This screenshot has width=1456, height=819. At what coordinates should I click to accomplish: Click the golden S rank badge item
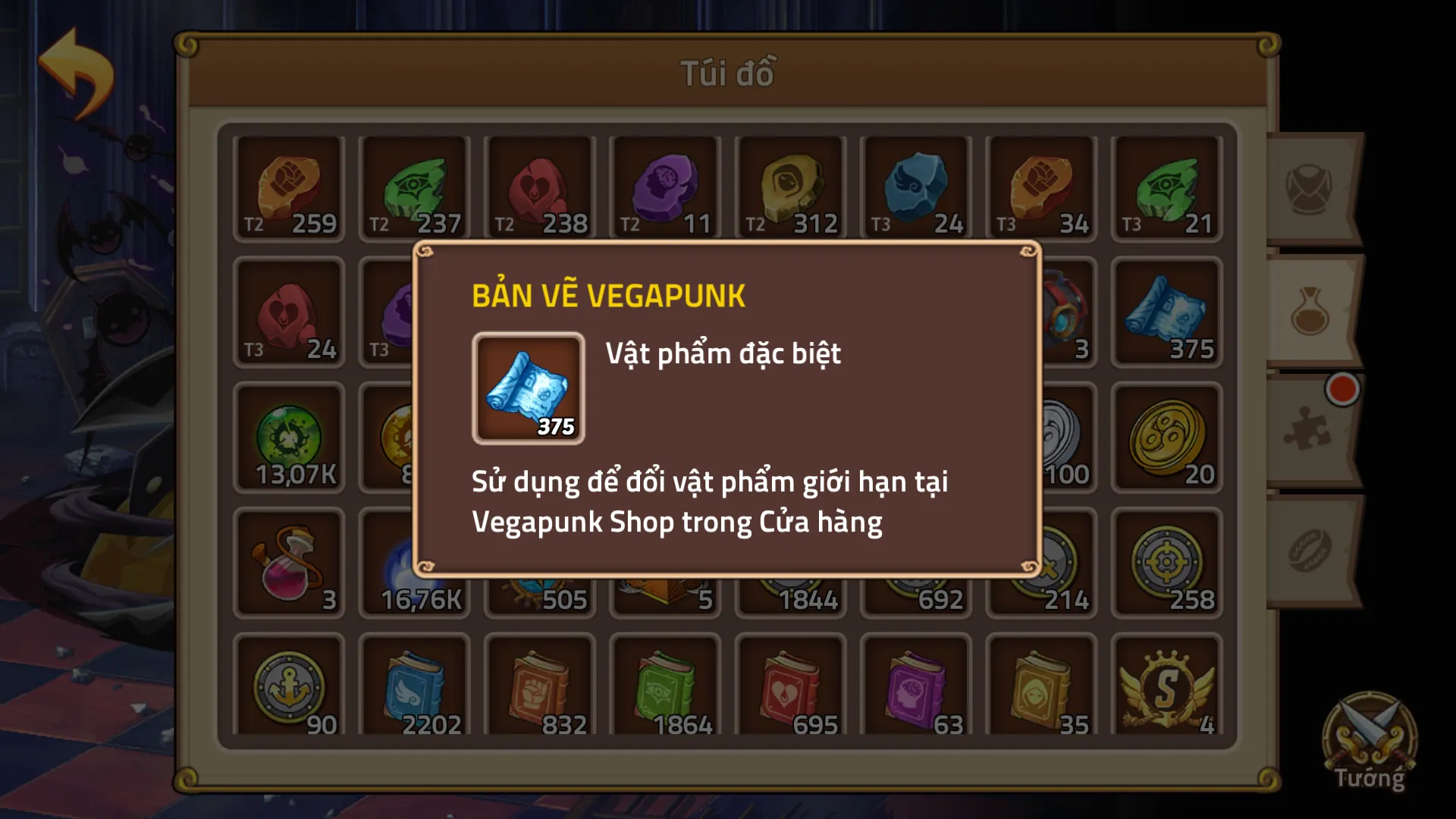click(1168, 686)
